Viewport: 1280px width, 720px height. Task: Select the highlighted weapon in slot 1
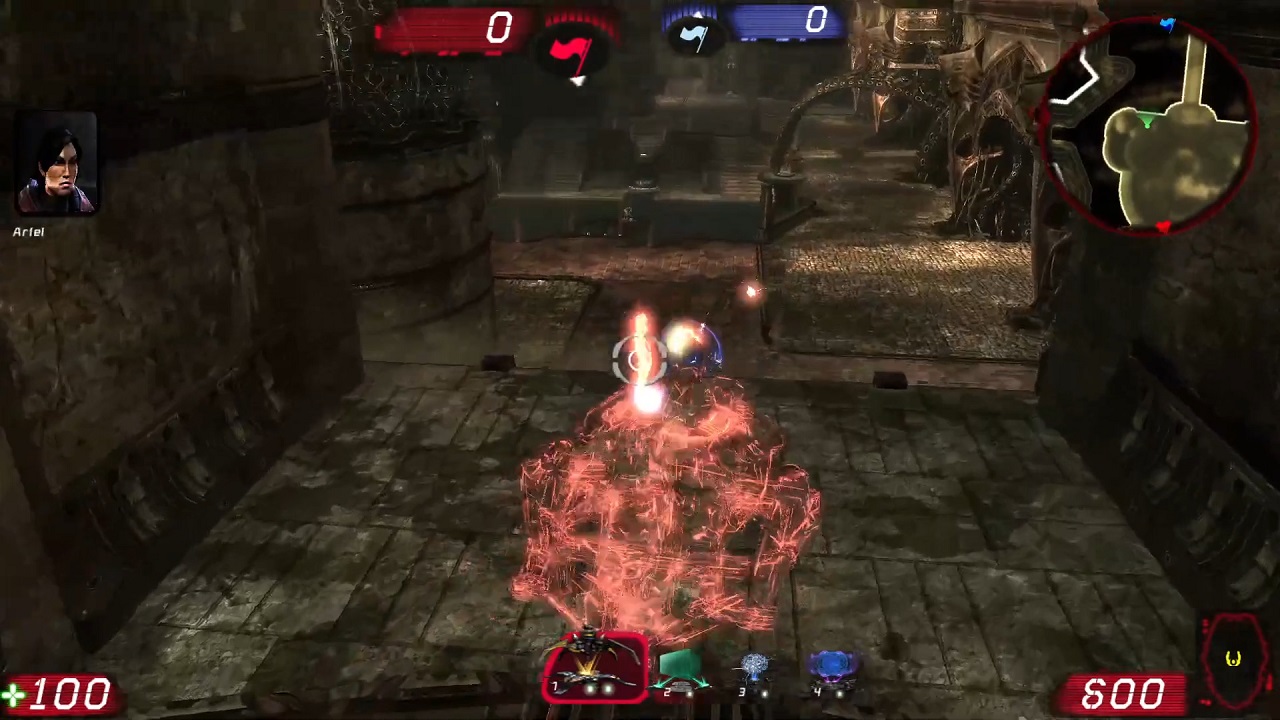pos(597,668)
